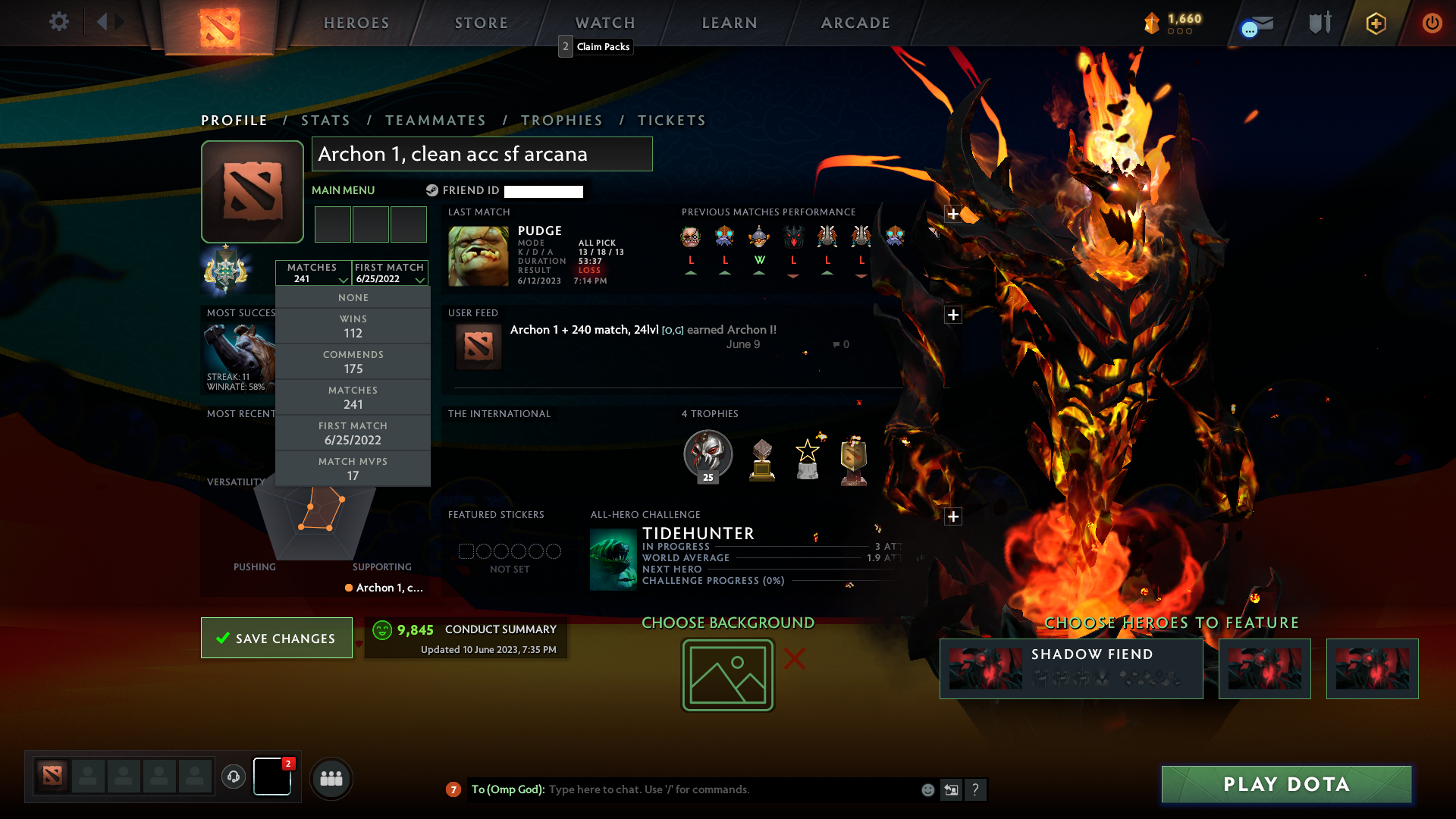Open the MATCHES stat dropdown chevron
Screen dimensions: 1456x819
pos(342,279)
